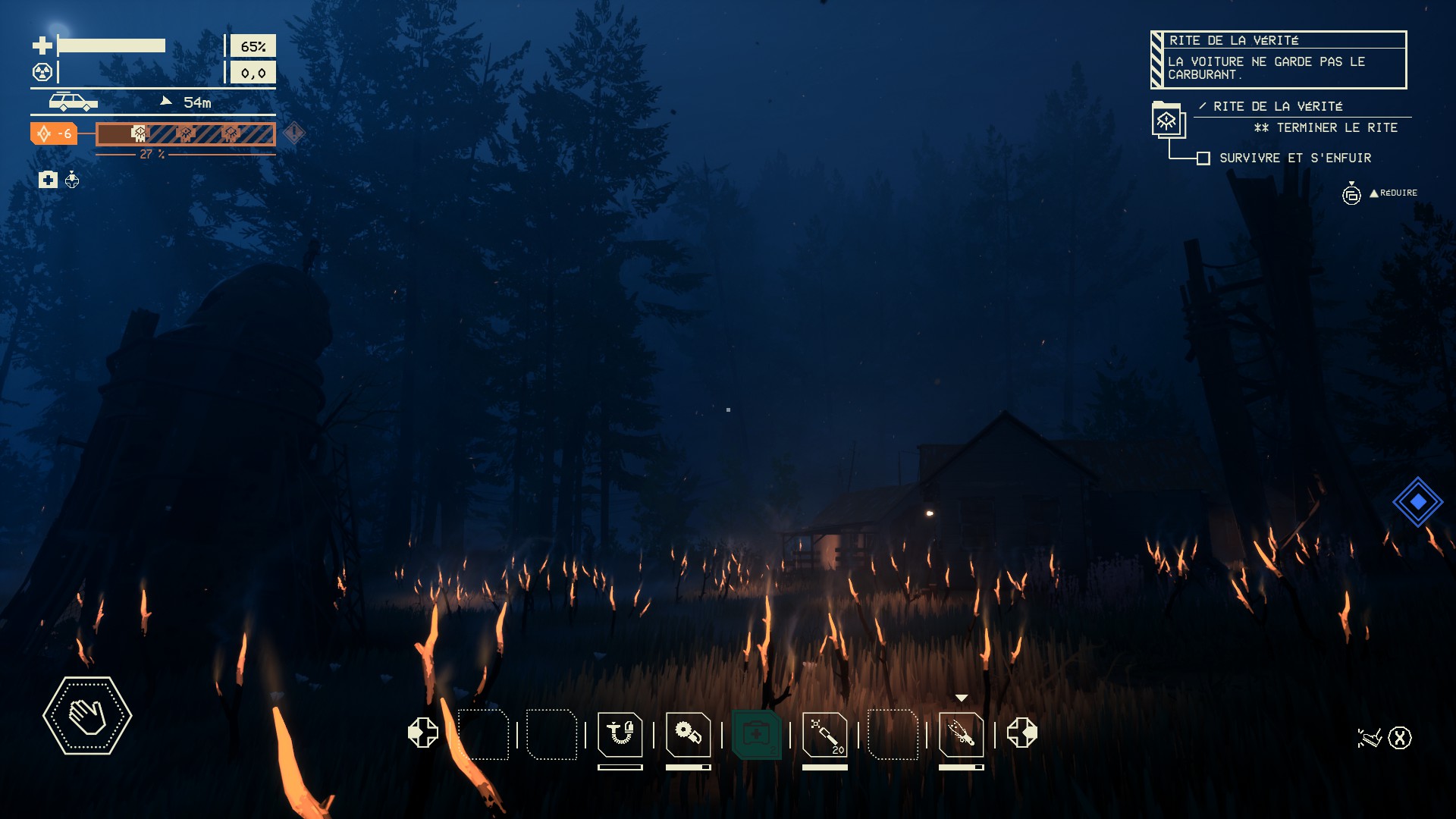This screenshot has height=819, width=1456.
Task: Click the faded warning diamond icon
Action: pos(293,133)
